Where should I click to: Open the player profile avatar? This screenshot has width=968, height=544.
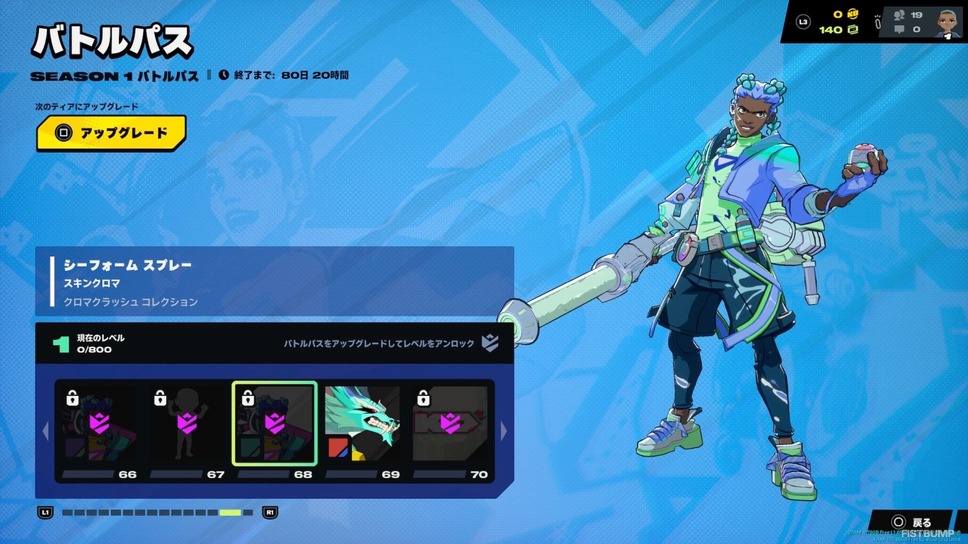[948, 23]
